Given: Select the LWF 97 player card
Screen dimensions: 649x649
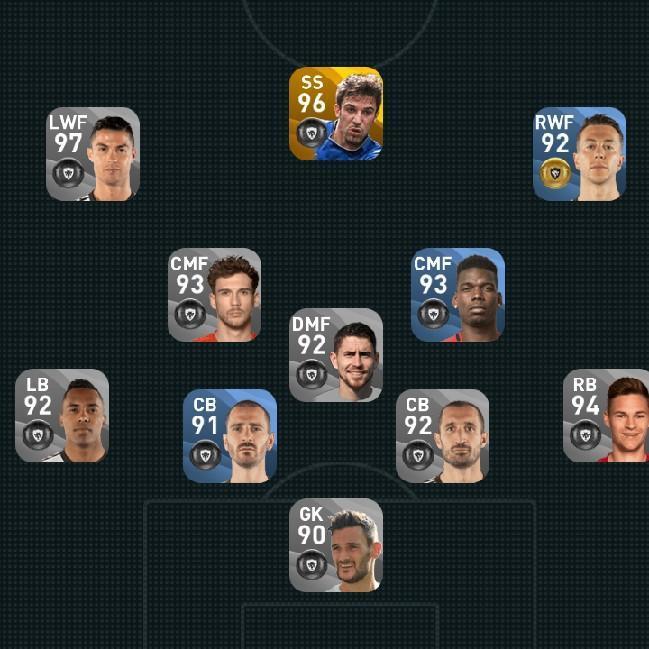Looking at the screenshot, I should [92, 154].
